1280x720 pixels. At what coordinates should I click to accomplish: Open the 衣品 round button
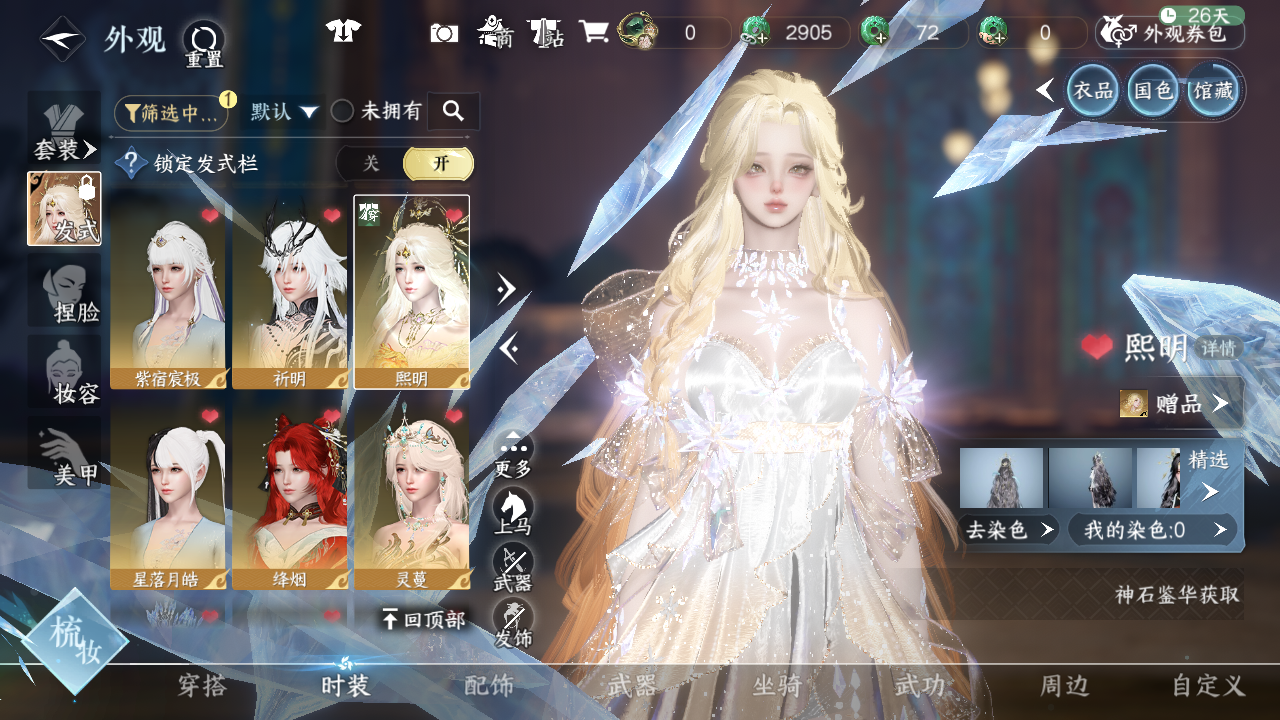(1093, 91)
